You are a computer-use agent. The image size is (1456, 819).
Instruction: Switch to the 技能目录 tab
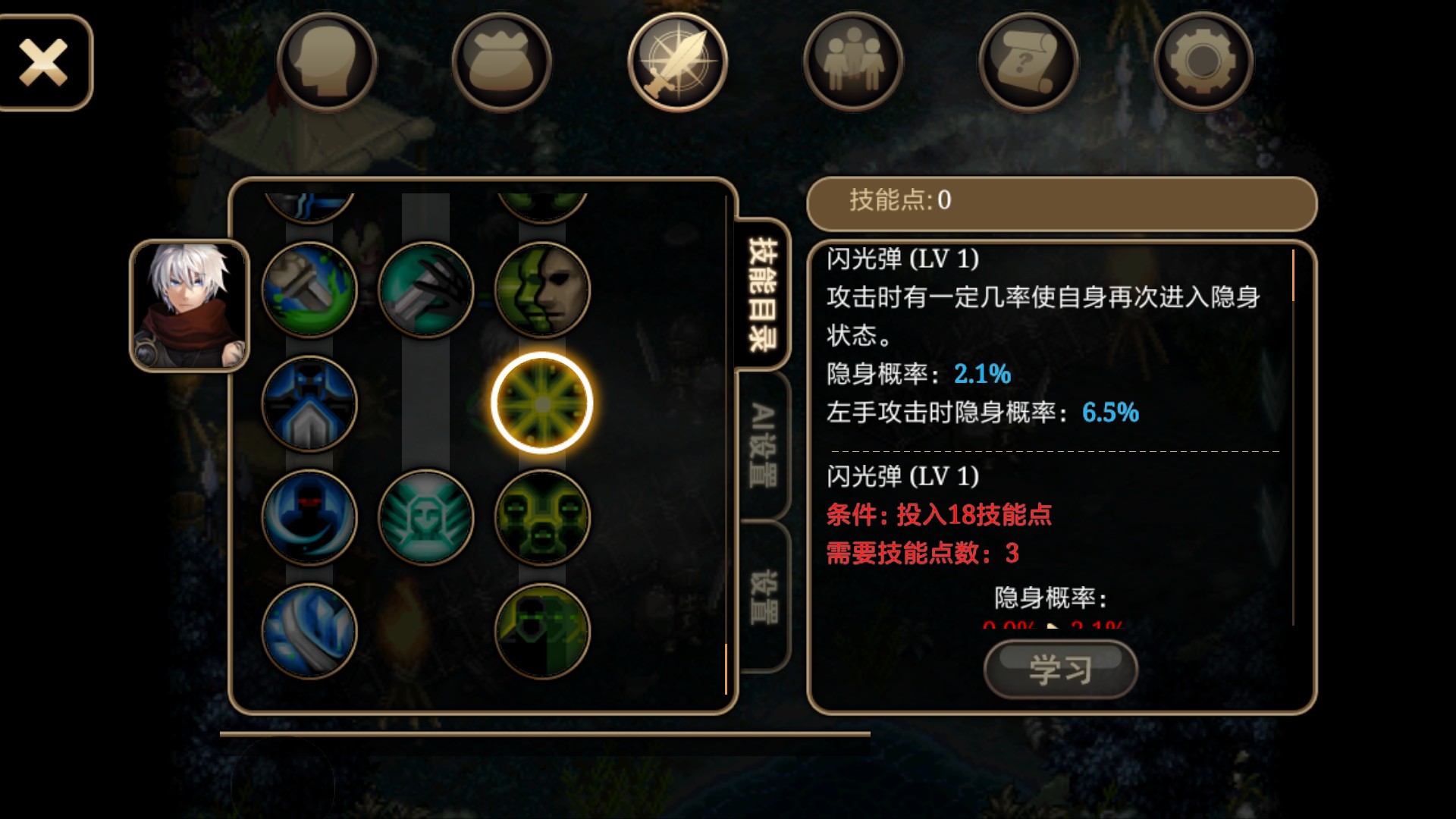763,294
